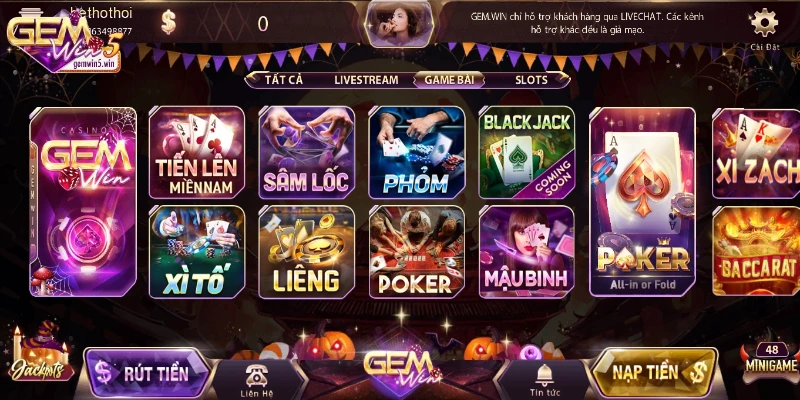Switch to the Tất Cả tab

(x=283, y=79)
